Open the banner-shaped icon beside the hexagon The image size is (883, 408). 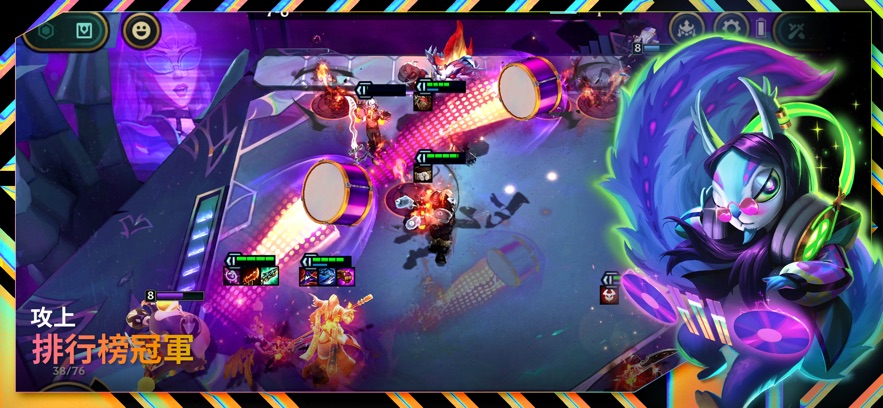tap(84, 30)
